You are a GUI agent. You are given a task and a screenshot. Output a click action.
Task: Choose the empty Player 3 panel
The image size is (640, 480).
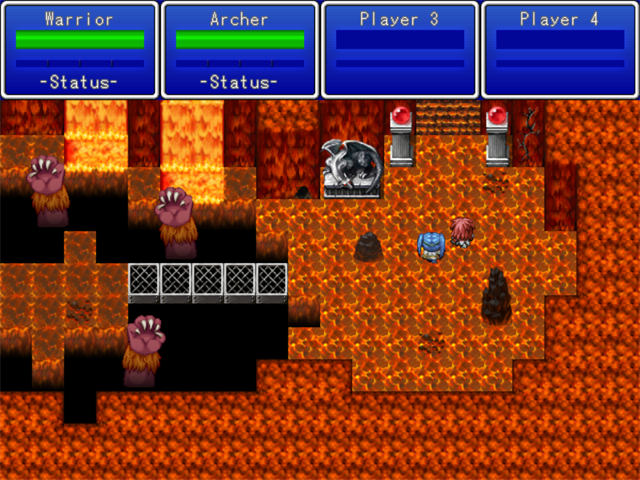[x=400, y=50]
